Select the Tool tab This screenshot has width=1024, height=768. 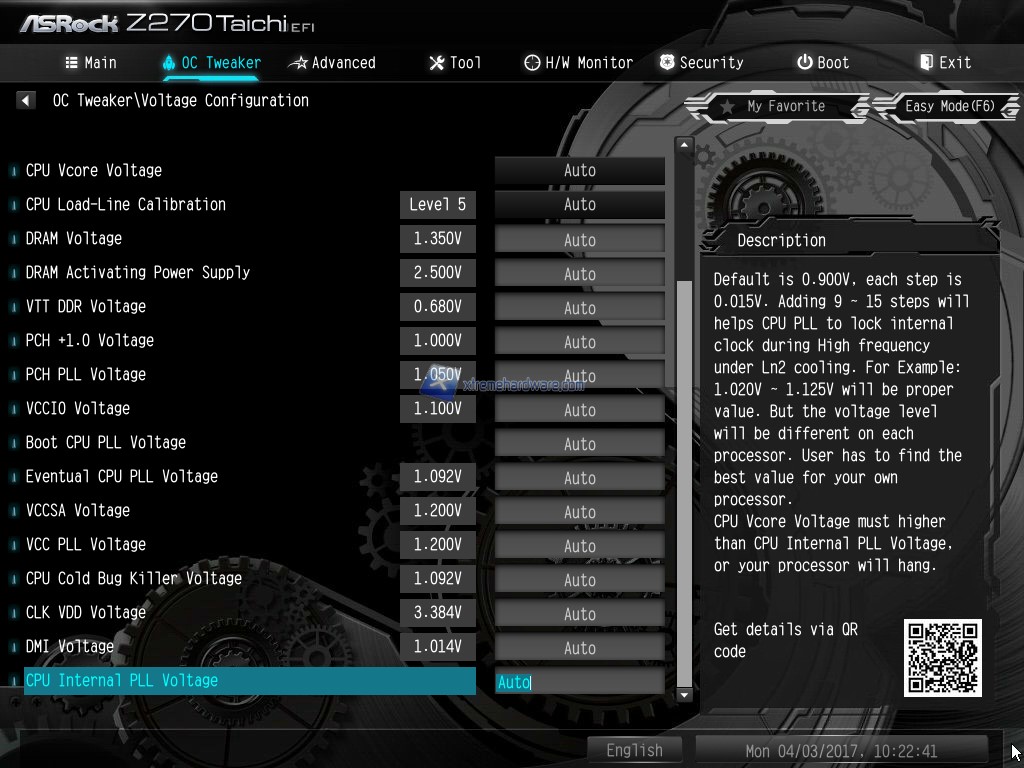coord(455,62)
